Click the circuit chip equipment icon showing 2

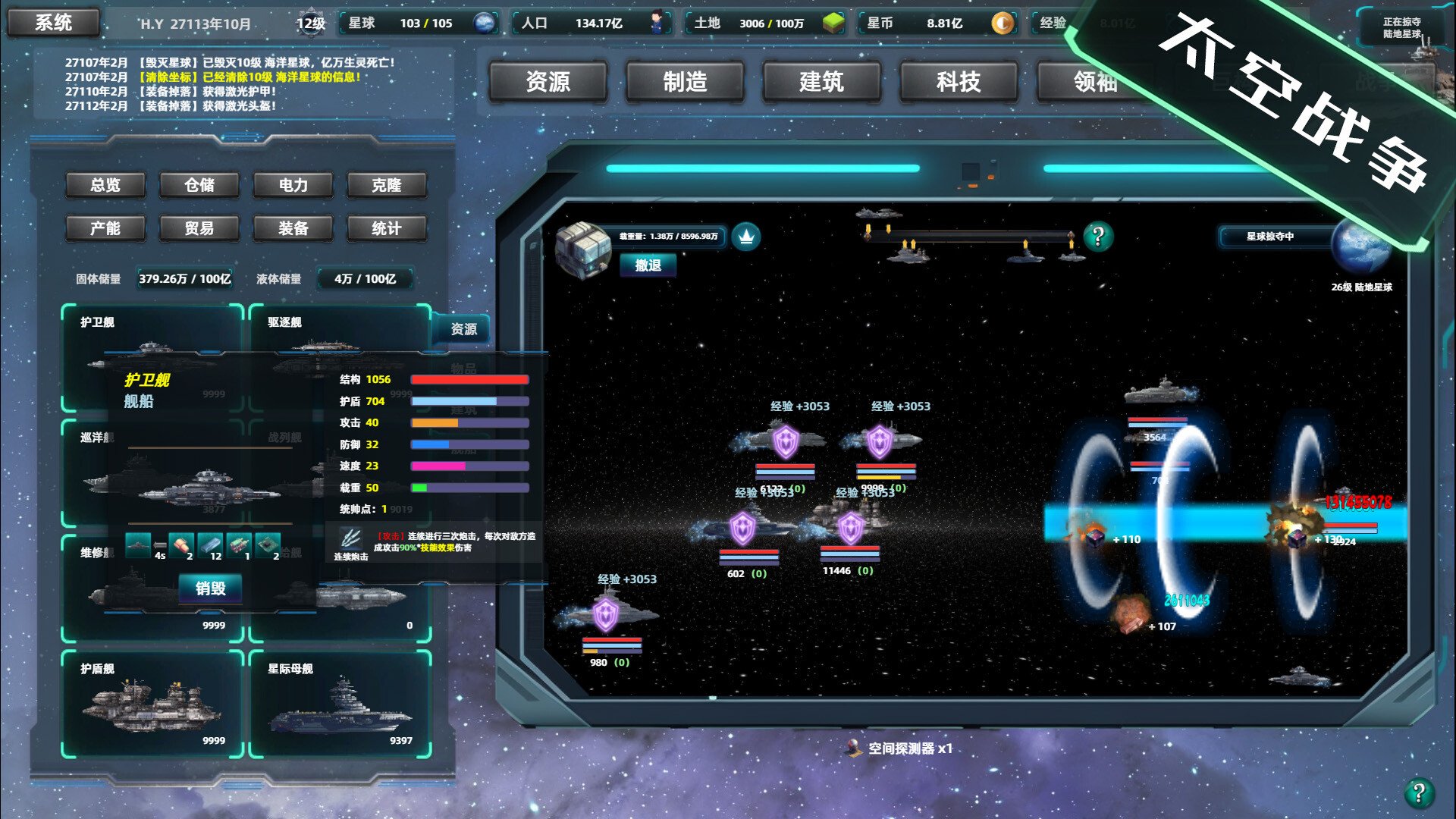[267, 544]
